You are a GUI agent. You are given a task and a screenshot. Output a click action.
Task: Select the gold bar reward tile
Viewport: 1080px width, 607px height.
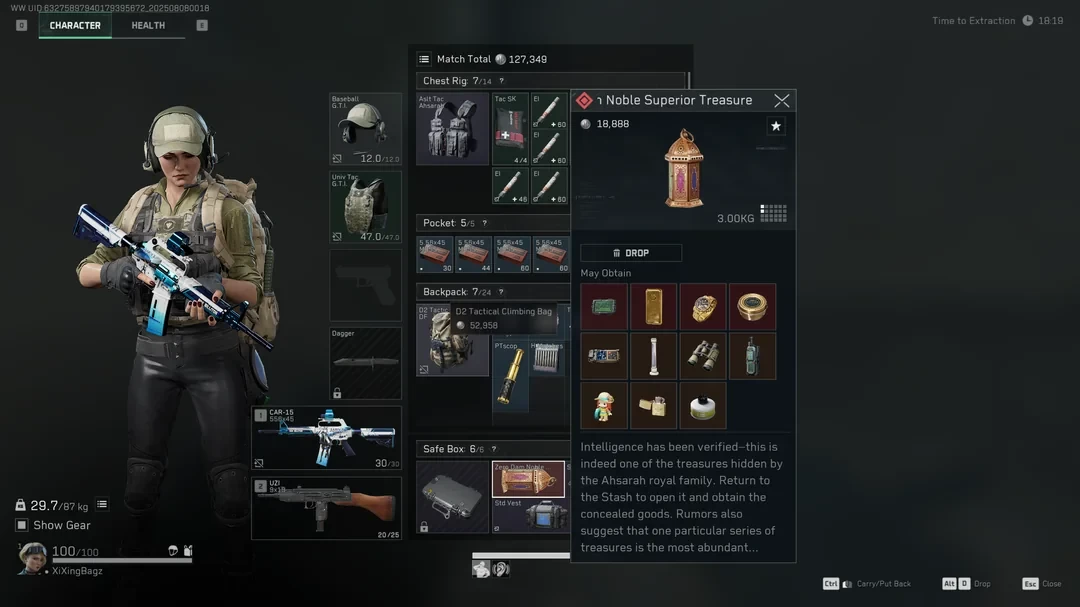[x=654, y=306]
